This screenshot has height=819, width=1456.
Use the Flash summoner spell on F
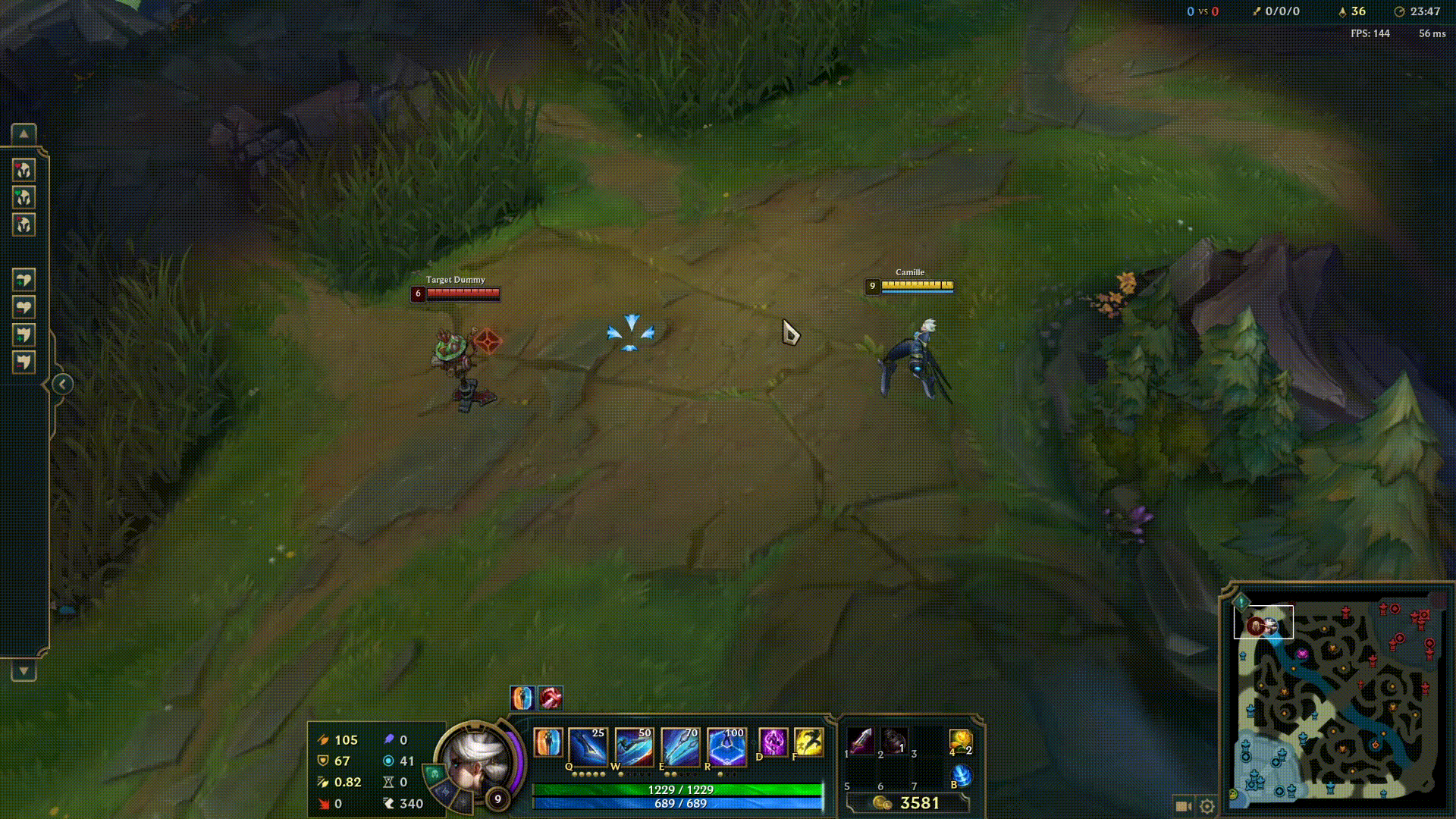coord(809,742)
